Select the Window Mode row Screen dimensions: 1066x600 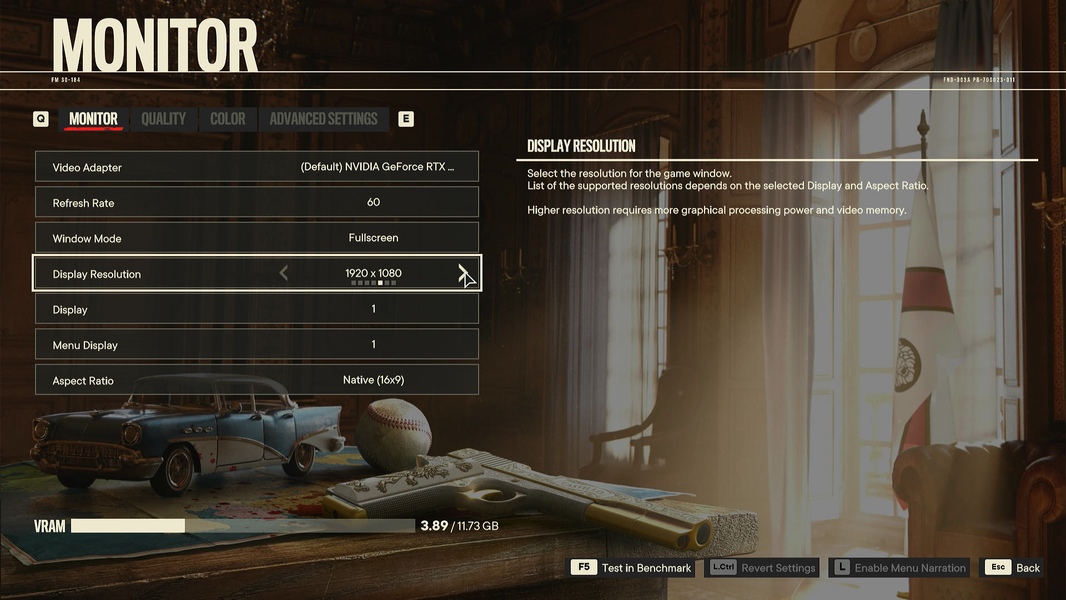click(257, 238)
